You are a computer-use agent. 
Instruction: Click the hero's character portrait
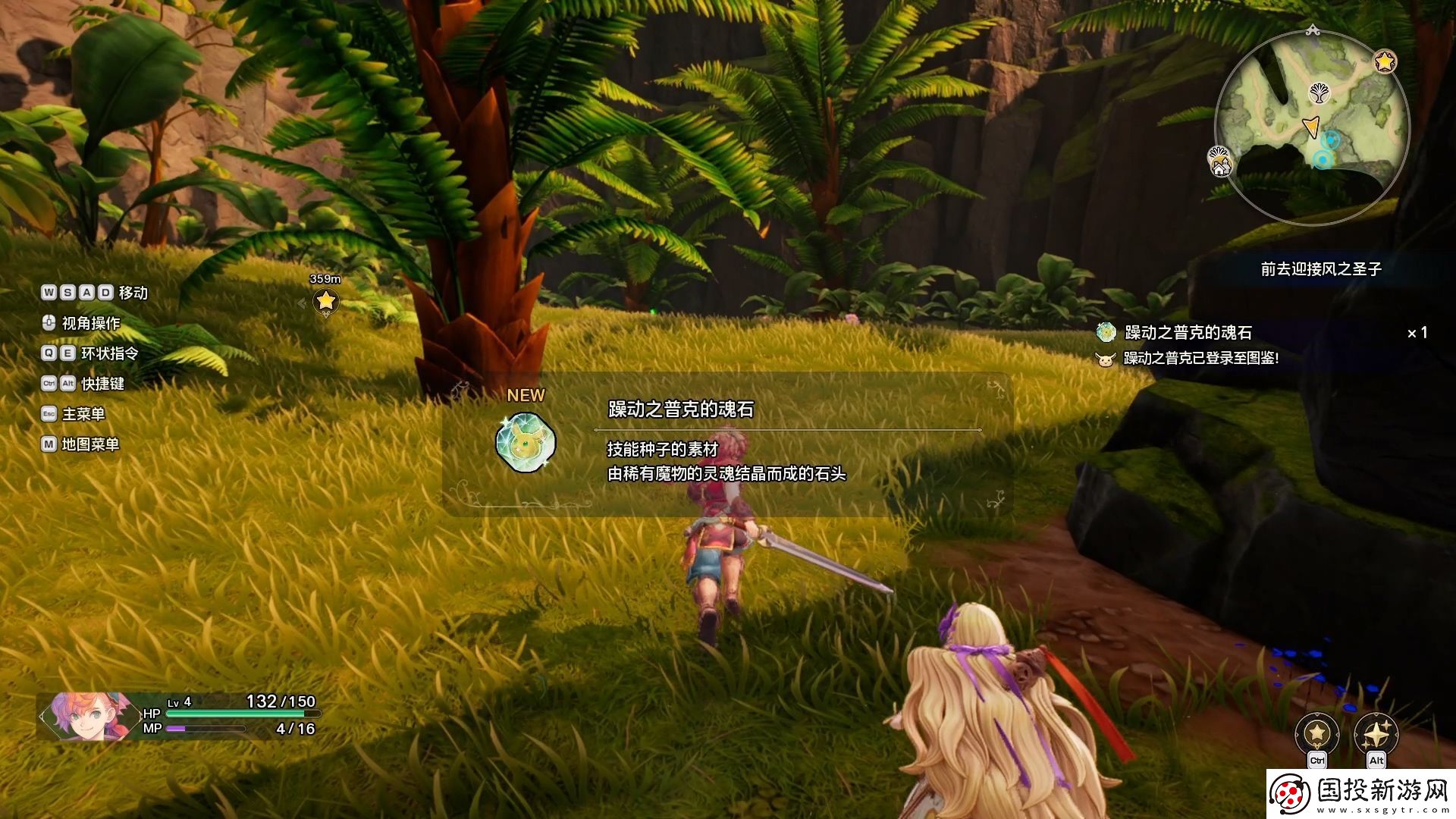coord(83,716)
